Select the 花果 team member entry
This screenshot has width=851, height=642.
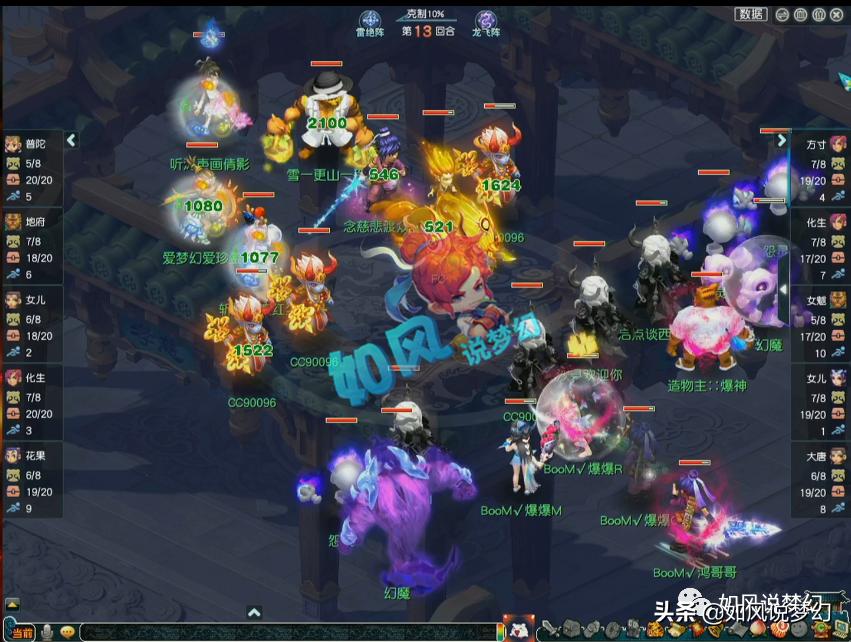[30, 477]
